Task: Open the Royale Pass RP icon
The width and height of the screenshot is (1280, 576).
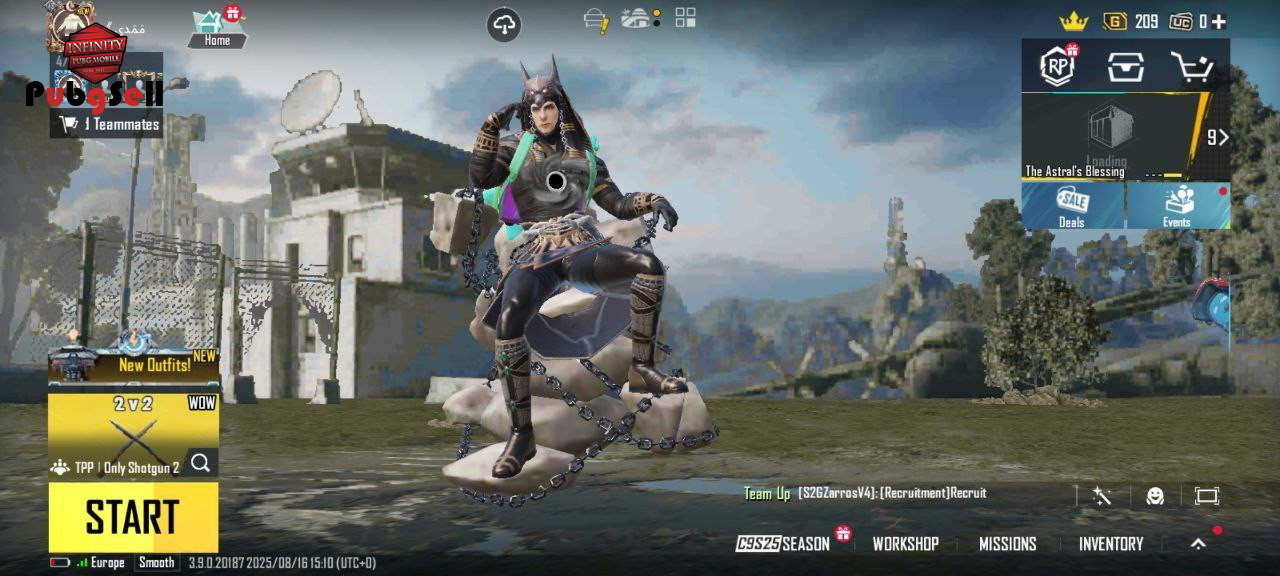Action: (1058, 67)
